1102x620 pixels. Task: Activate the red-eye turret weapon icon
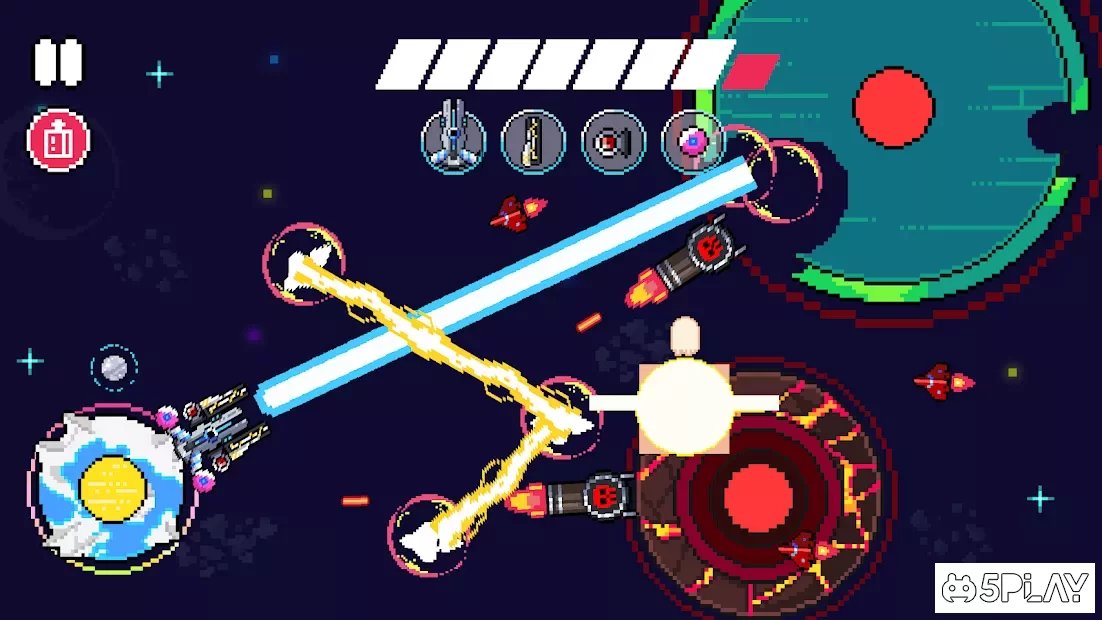[x=613, y=141]
